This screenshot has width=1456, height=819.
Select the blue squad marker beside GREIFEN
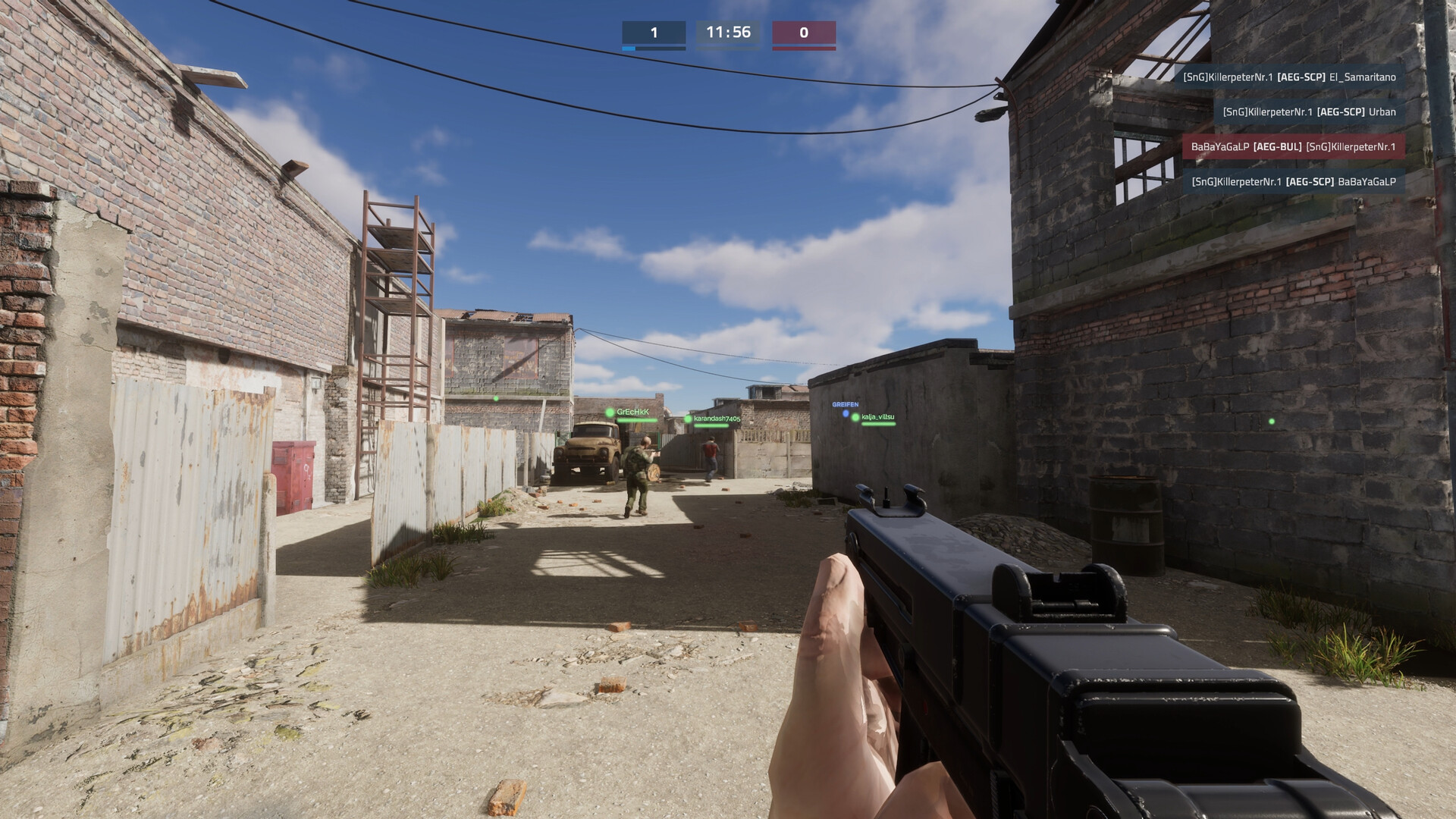[846, 414]
